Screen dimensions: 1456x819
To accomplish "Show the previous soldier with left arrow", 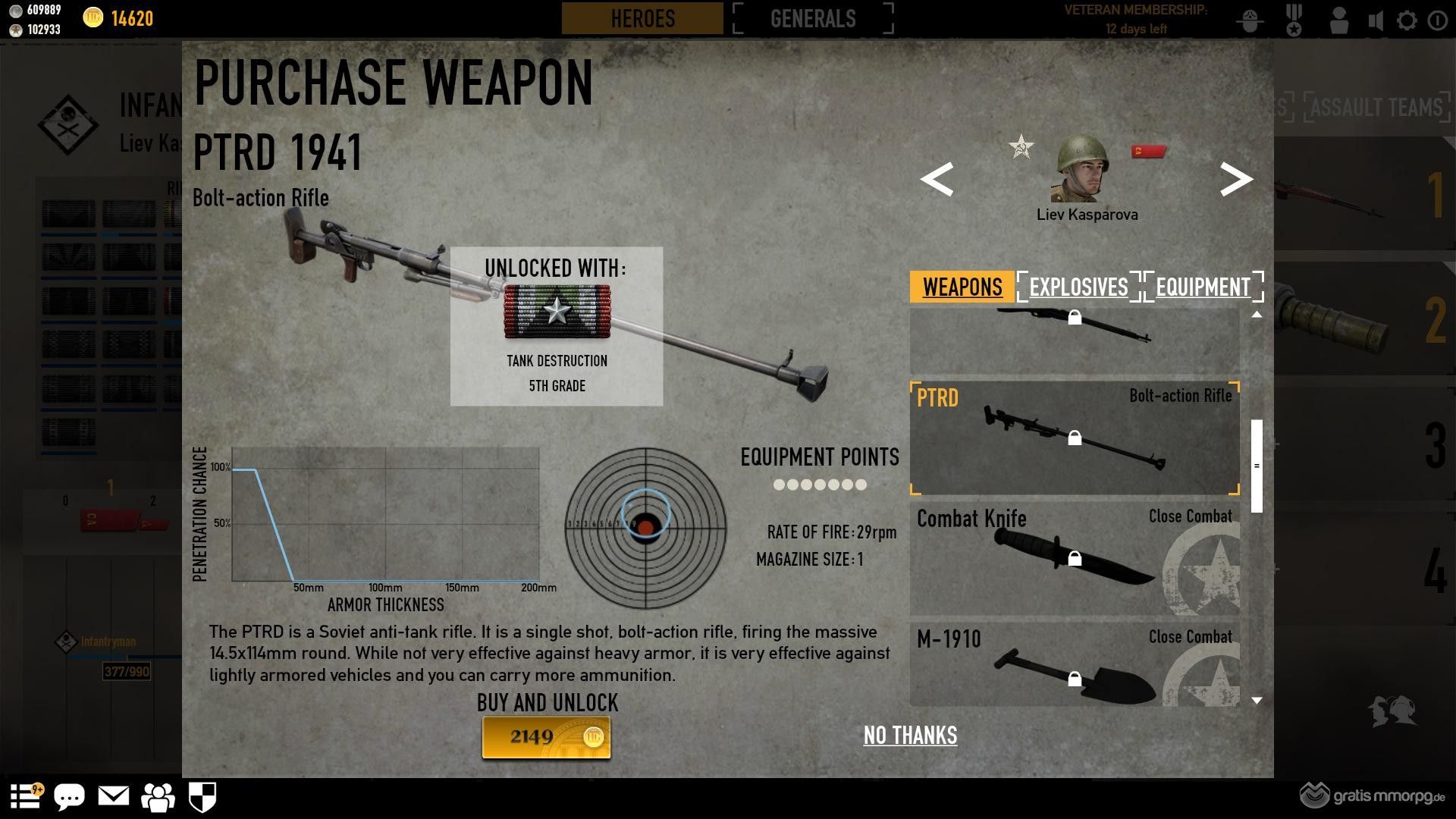I will pos(937,180).
